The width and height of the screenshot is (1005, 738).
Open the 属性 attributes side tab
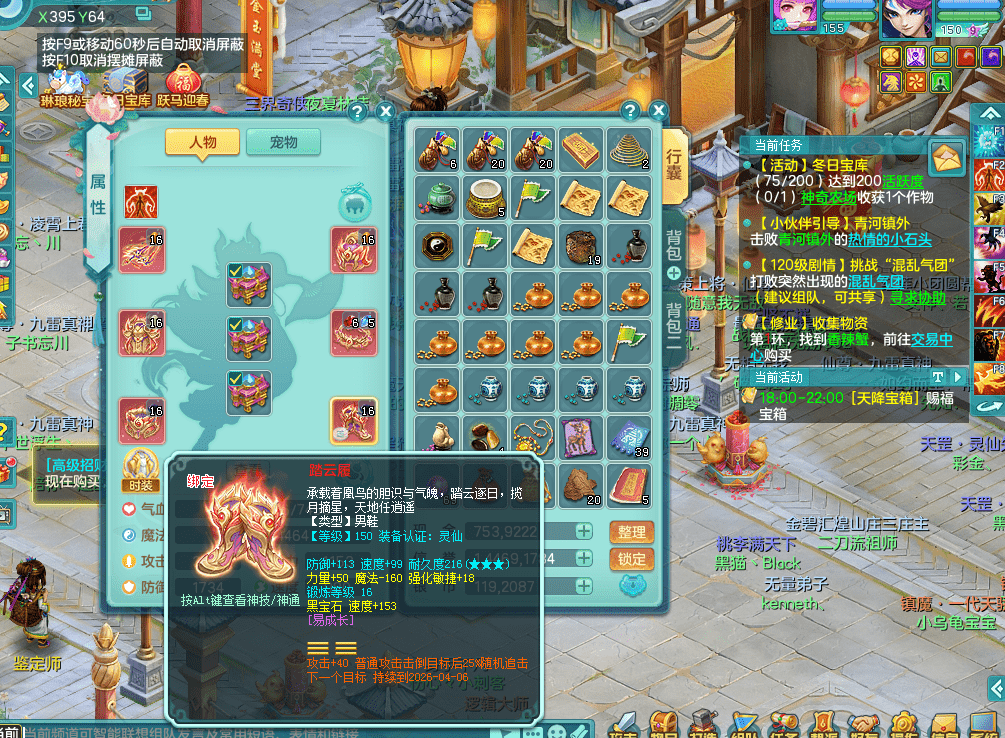click(x=98, y=192)
